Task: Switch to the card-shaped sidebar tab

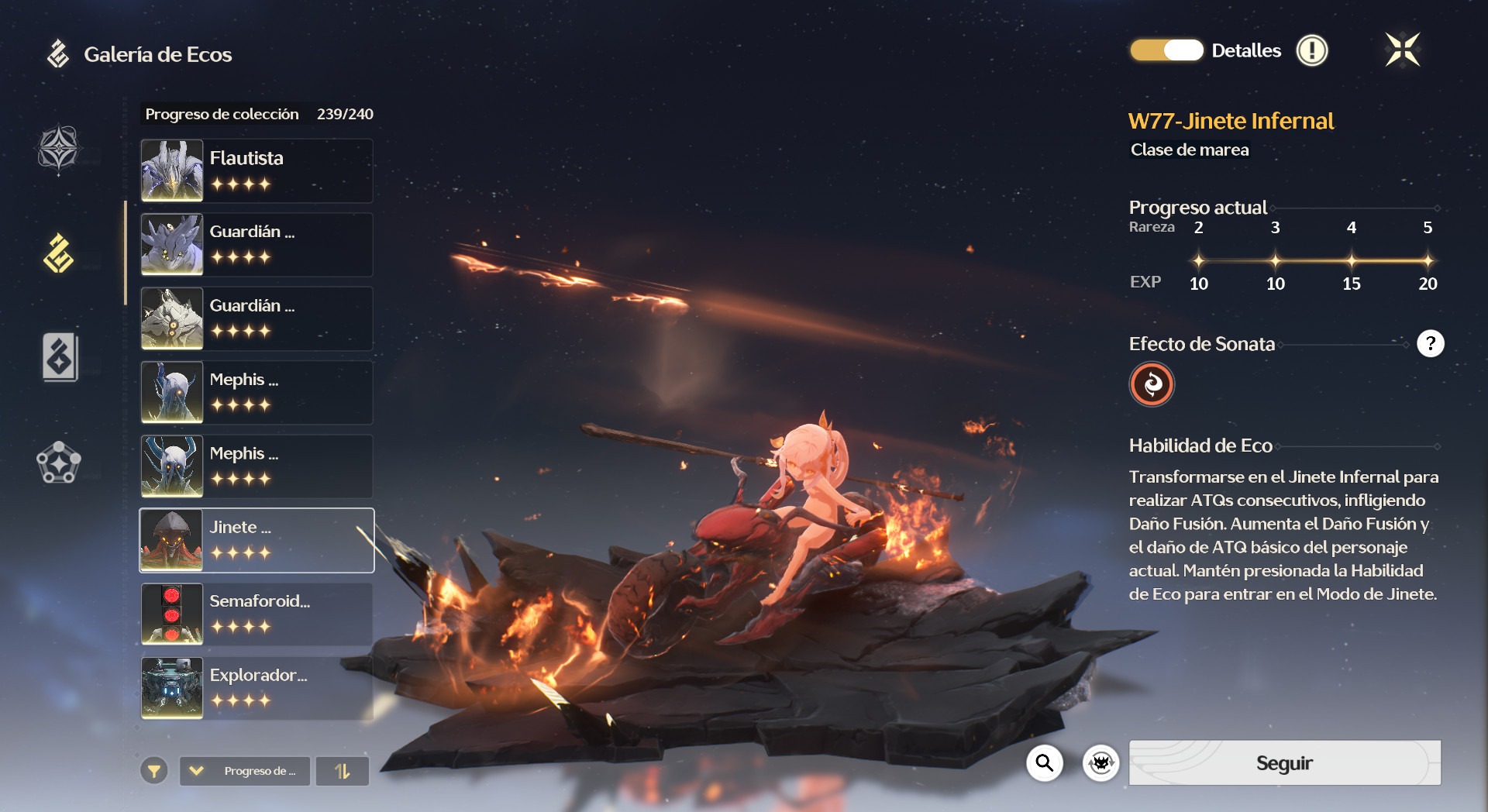Action: (59, 357)
